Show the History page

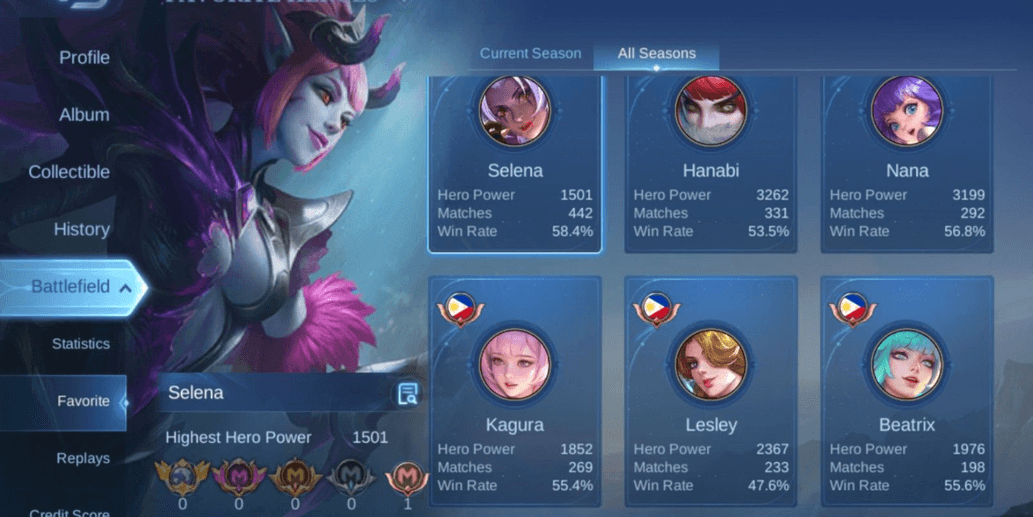pos(81,229)
